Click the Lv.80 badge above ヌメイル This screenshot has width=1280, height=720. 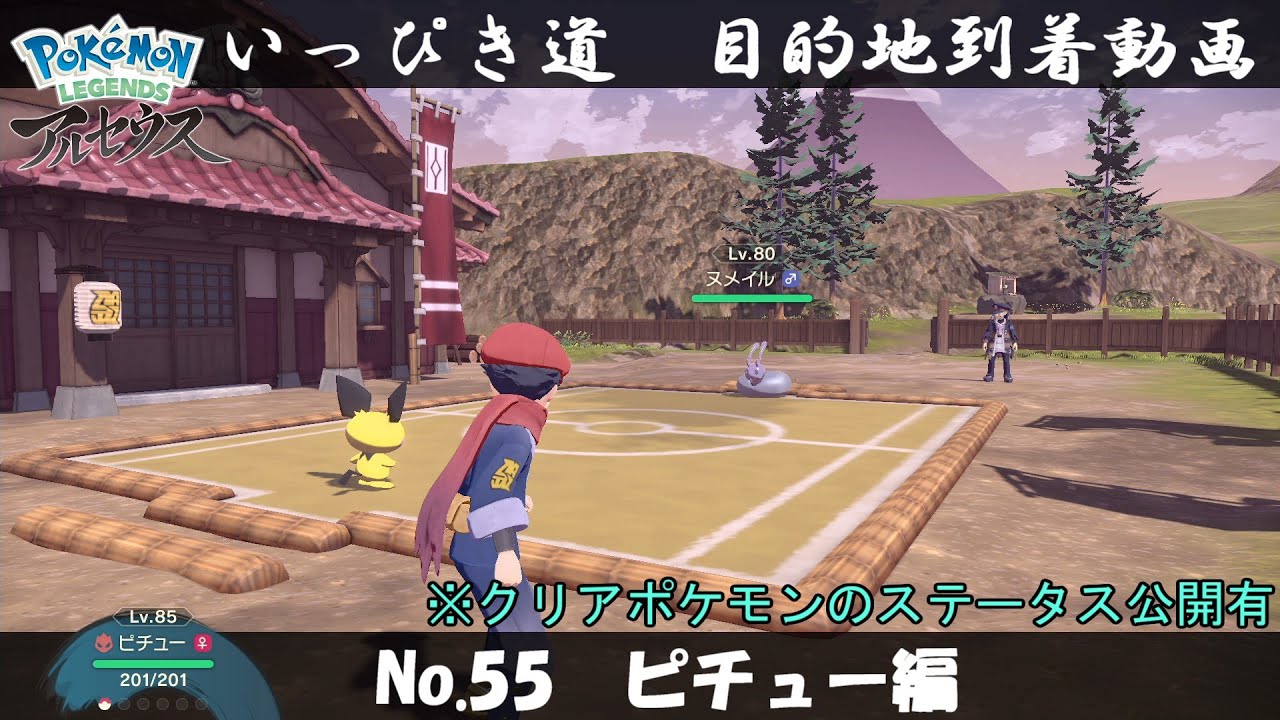tap(751, 254)
